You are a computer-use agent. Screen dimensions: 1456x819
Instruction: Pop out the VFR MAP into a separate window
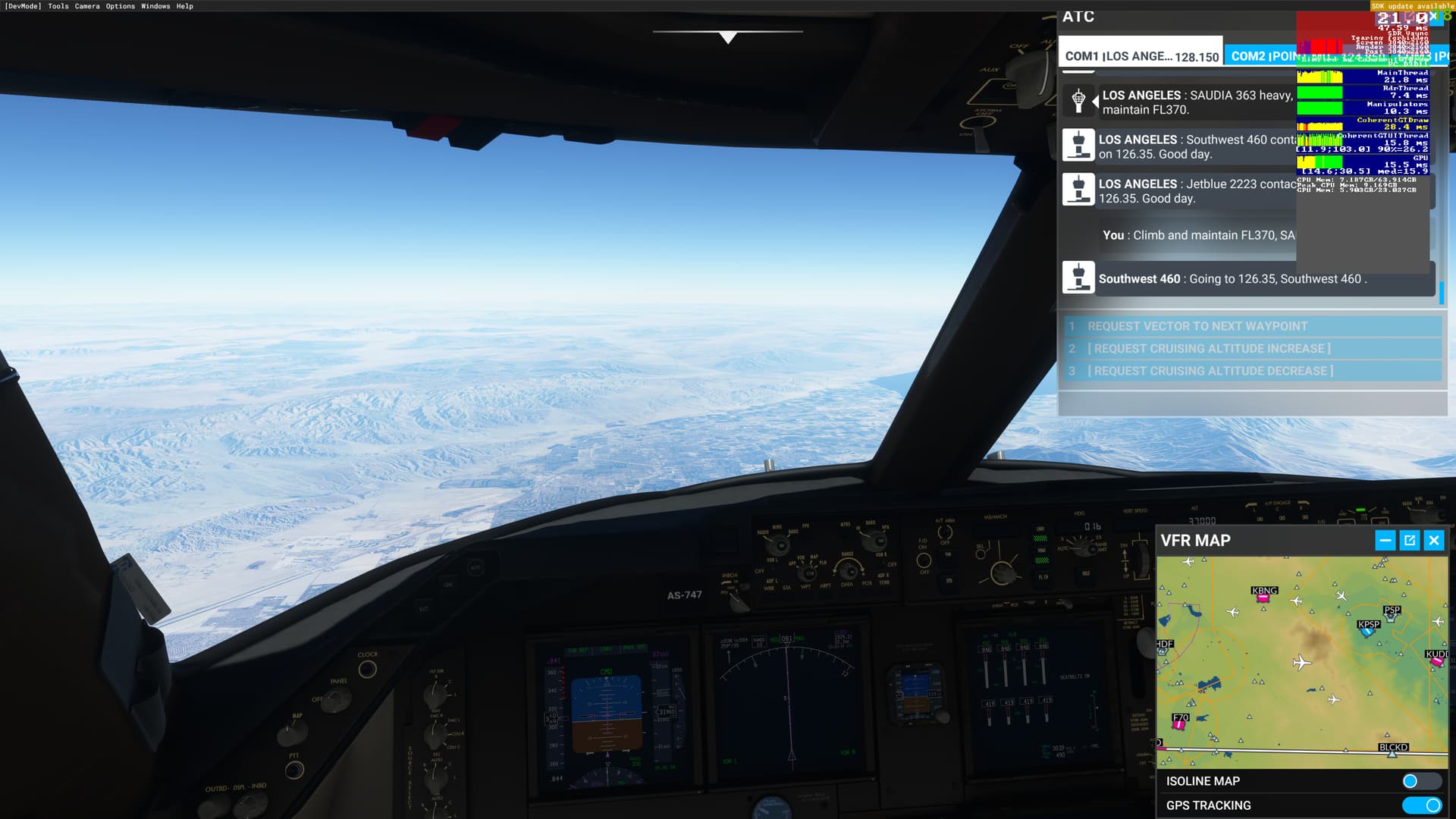point(1409,540)
